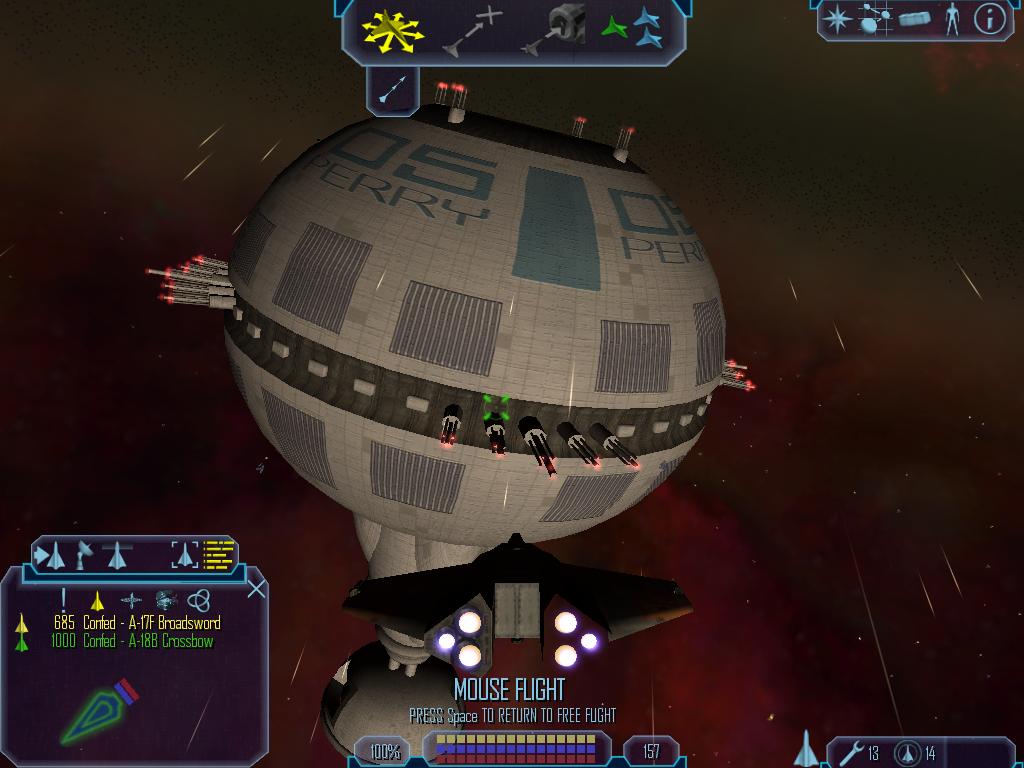This screenshot has width=1024, height=768.
Task: Click the wrench repair icon
Action: point(852,752)
